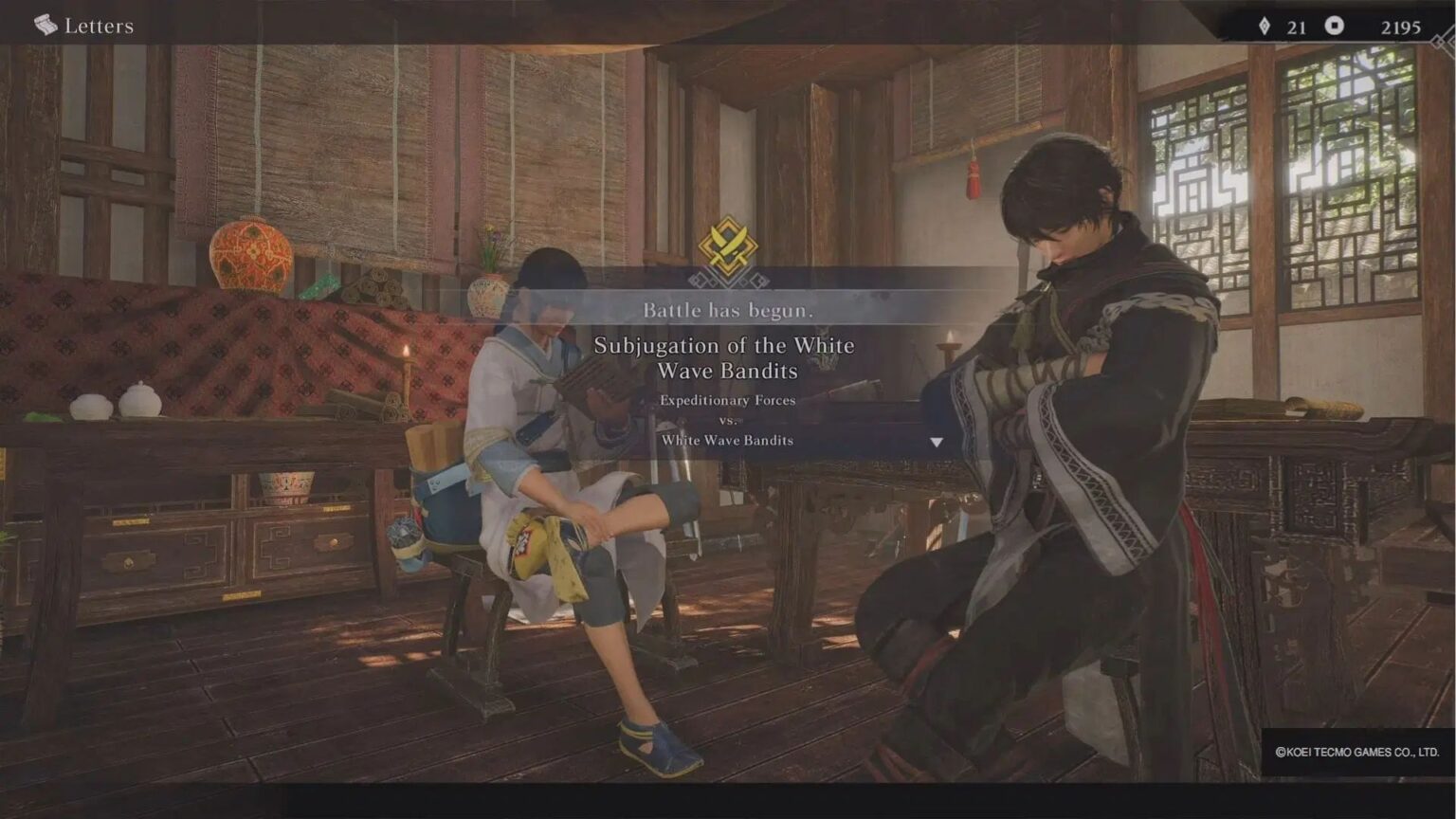1456x819 pixels.
Task: Click the "Expeditionary Forces" faction name
Action: click(x=728, y=400)
